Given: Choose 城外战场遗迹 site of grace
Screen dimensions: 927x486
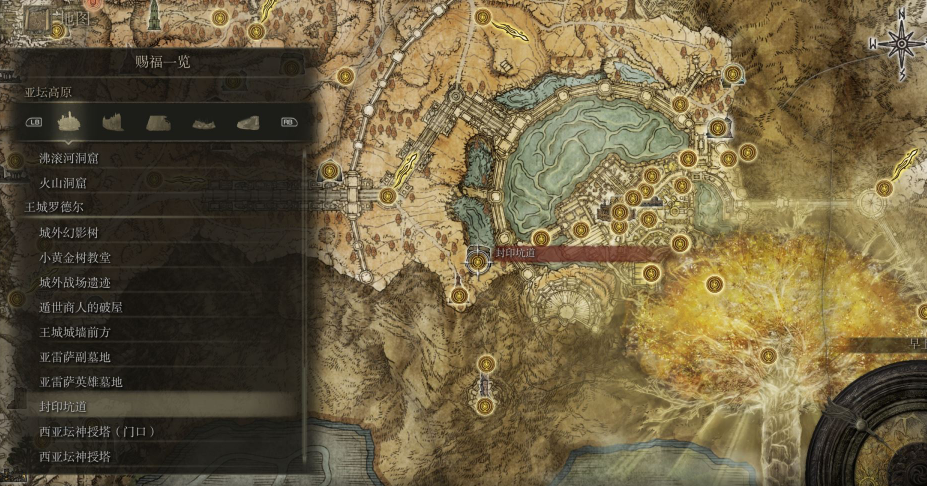Looking at the screenshot, I should click(75, 282).
